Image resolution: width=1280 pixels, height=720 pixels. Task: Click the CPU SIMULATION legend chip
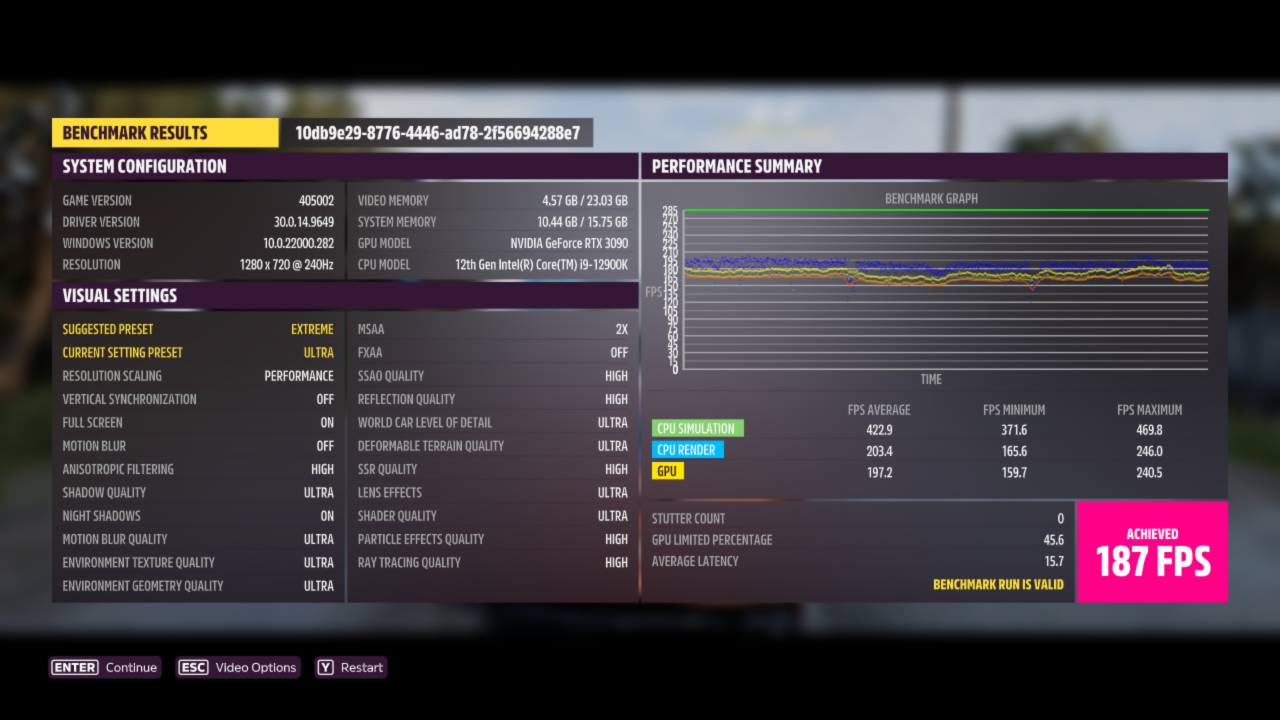click(x=697, y=427)
